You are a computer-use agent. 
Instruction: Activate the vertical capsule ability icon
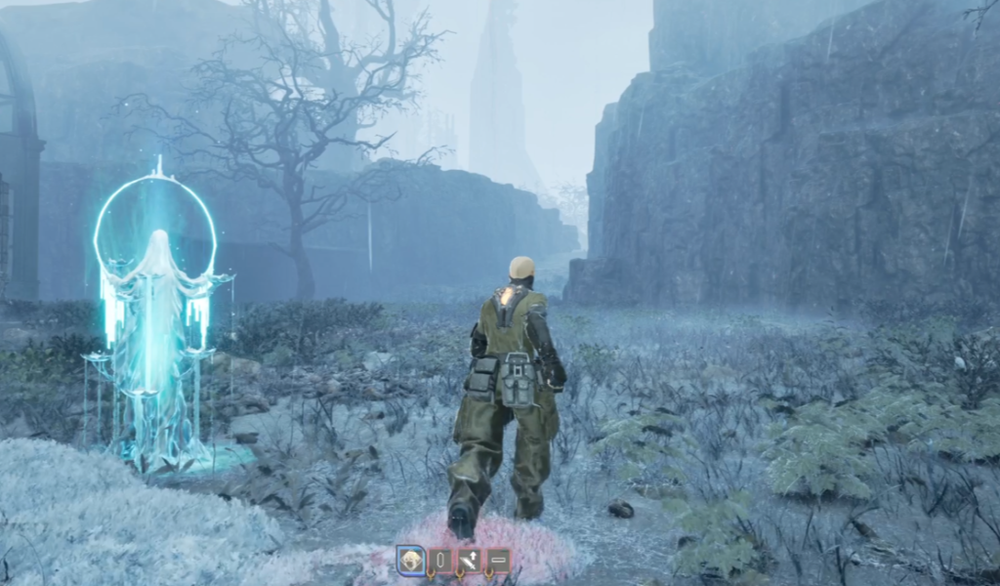pyautogui.click(x=441, y=561)
